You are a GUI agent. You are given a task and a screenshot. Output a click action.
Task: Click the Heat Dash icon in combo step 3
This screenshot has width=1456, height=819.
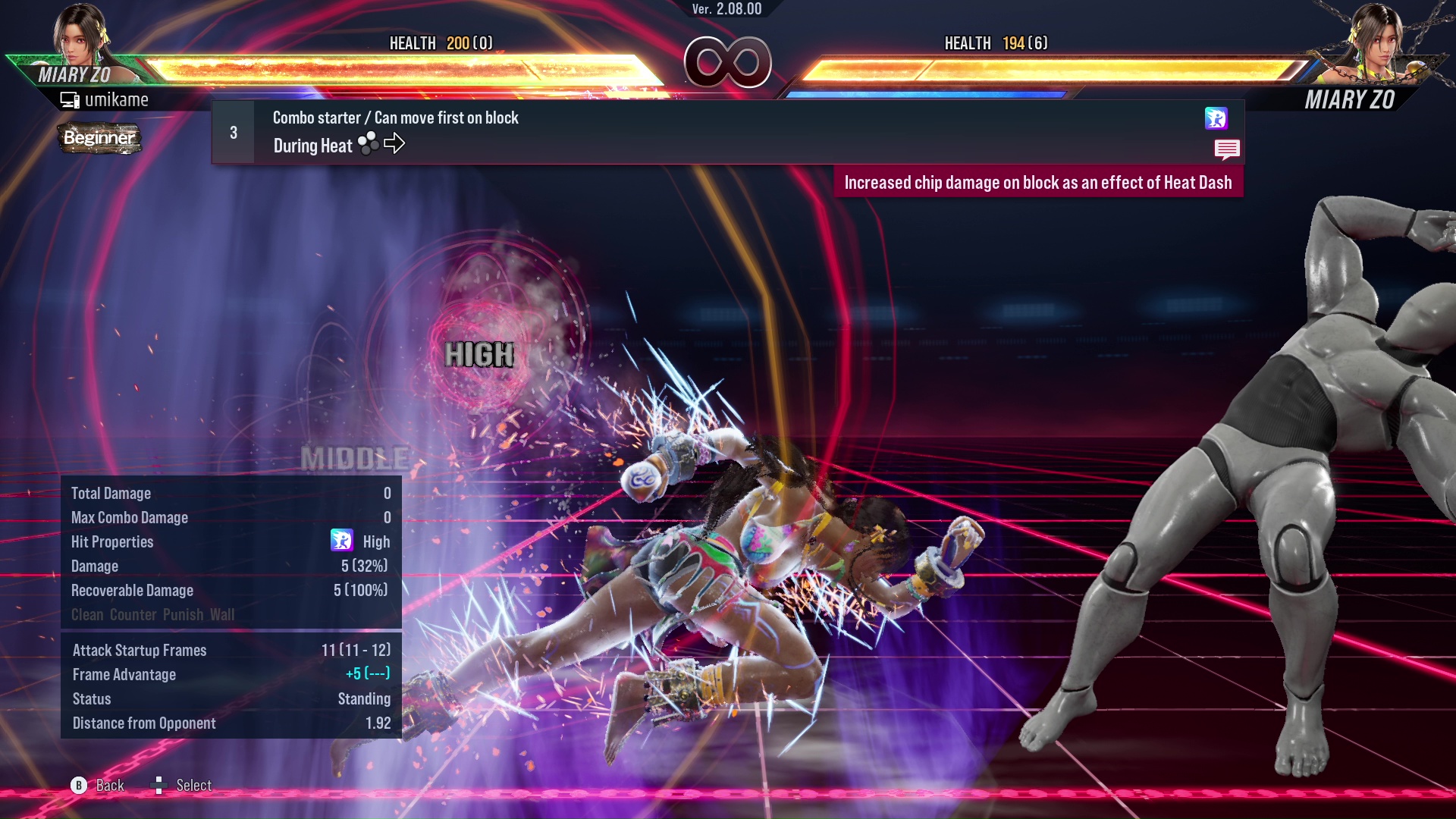pos(1216,119)
